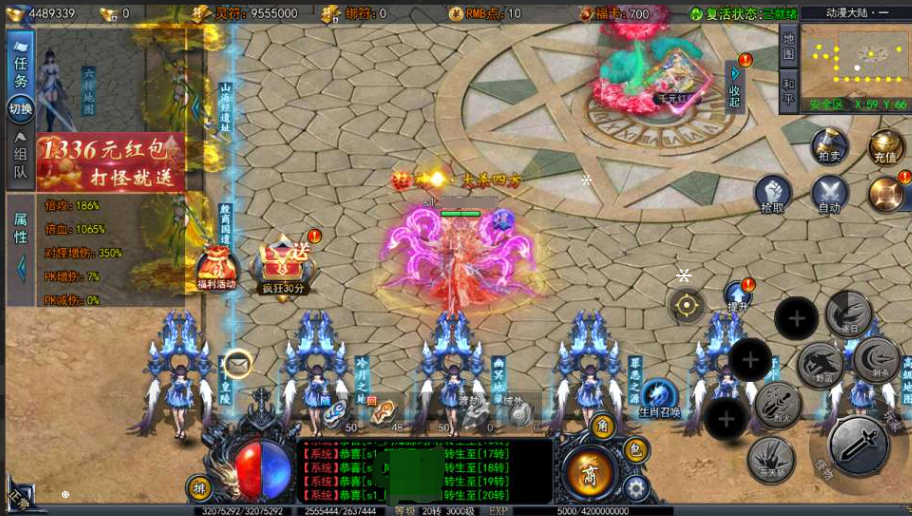Open the 充值 recharge shop
Screen dimensions: 912x516
[885, 146]
